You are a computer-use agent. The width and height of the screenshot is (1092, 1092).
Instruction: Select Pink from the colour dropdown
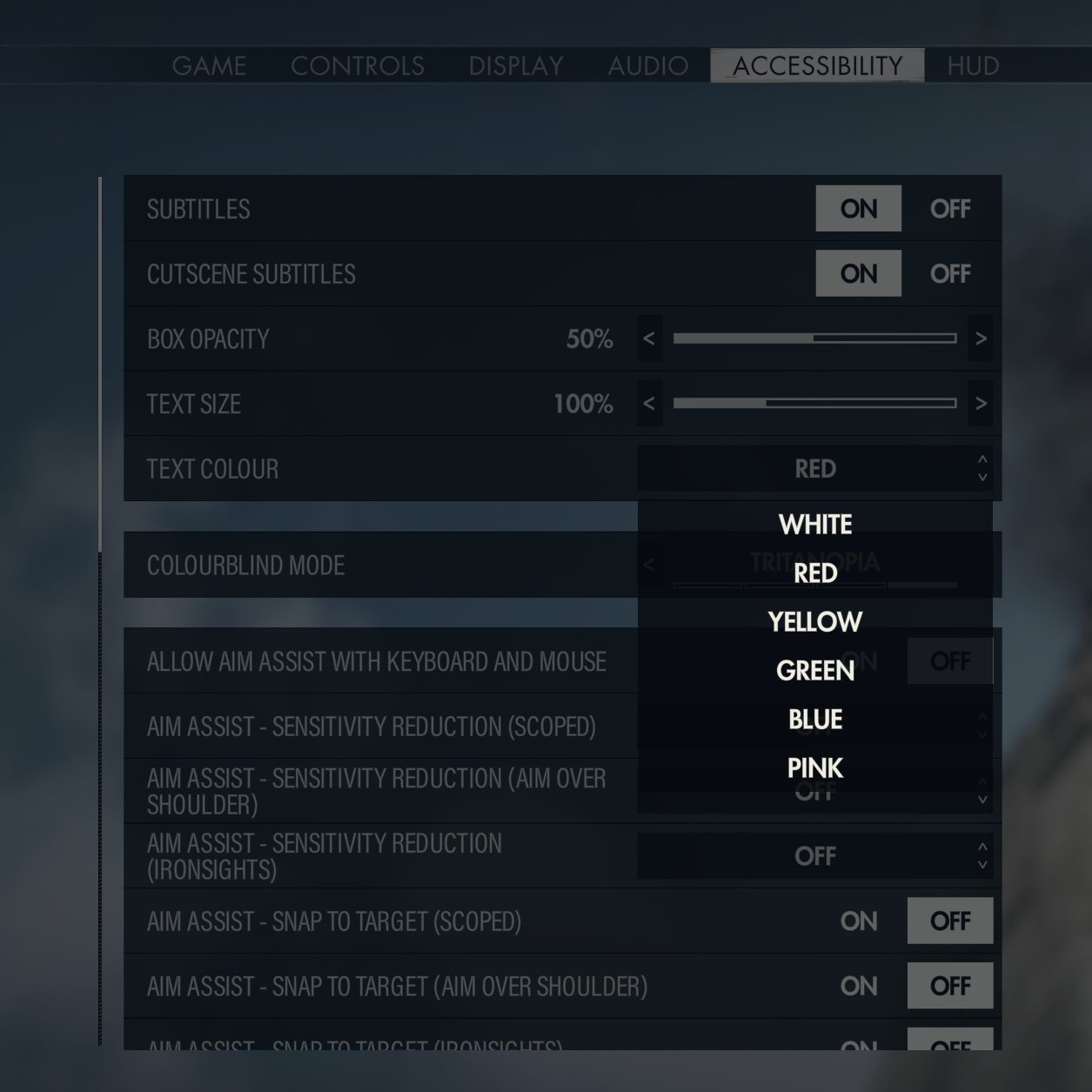pos(815,768)
